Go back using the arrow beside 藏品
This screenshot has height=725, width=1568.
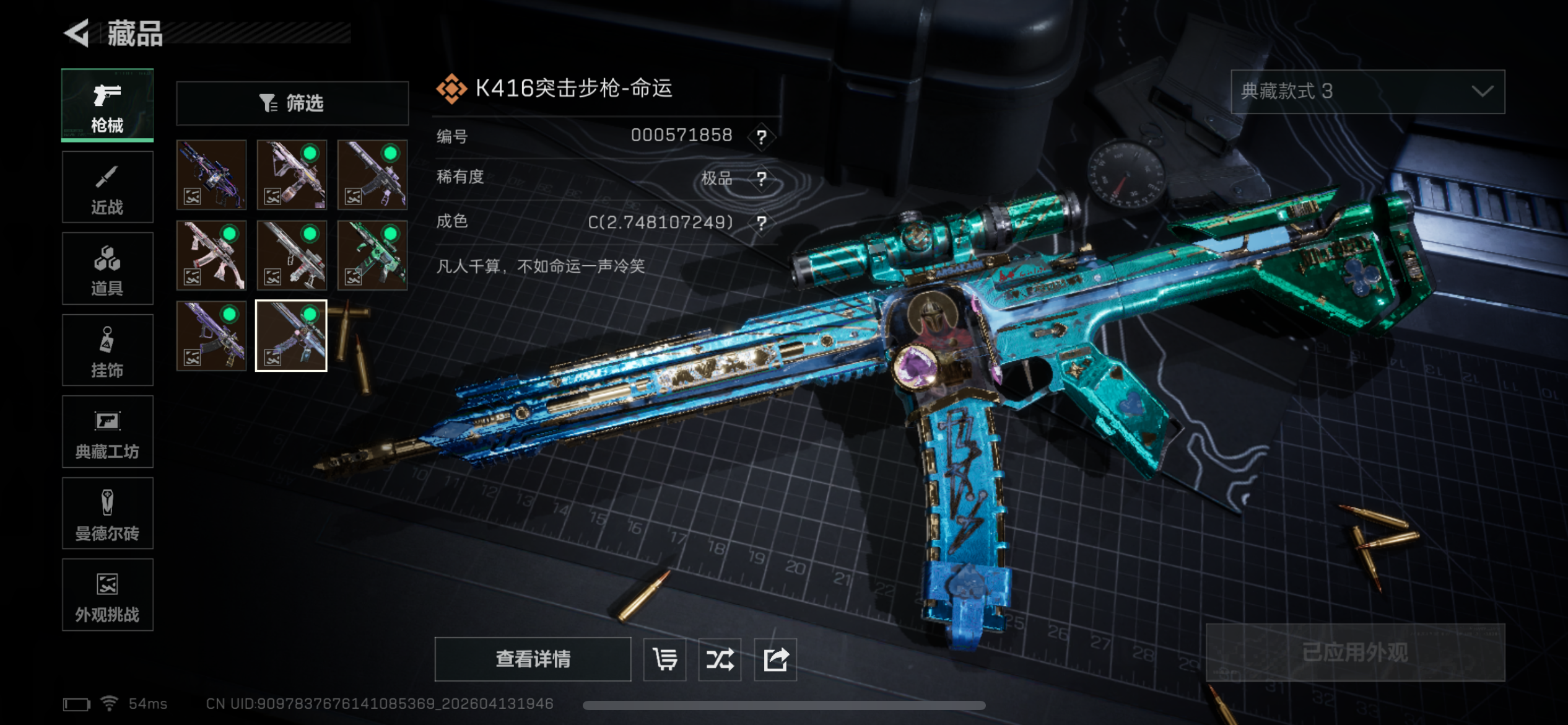pos(77,33)
